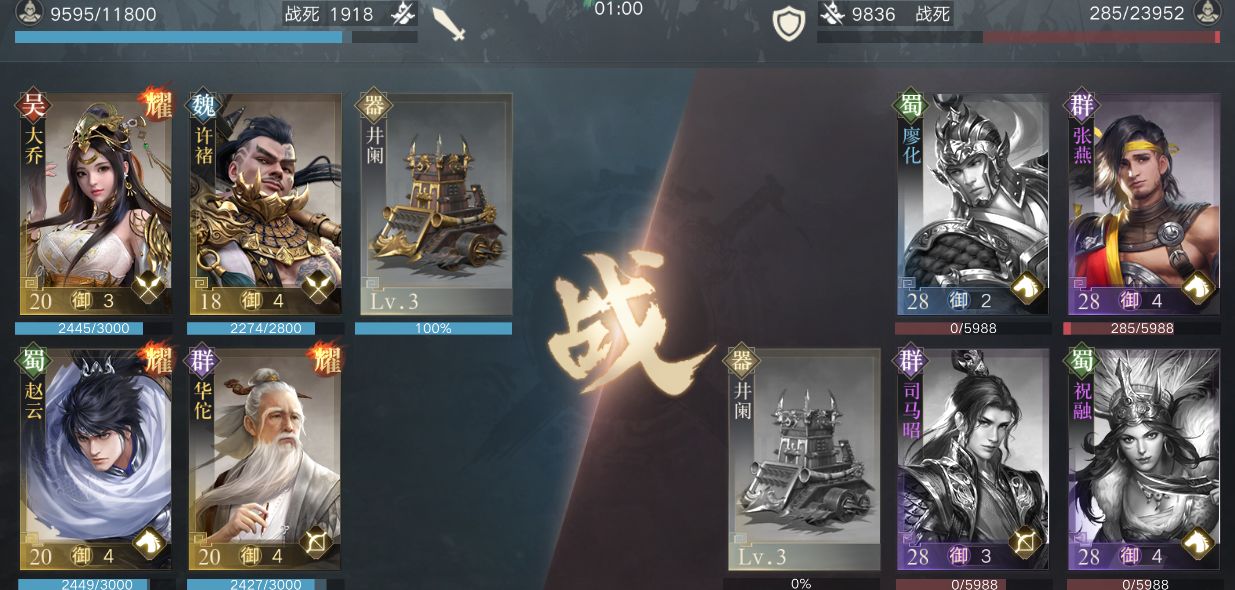Viewport: 1235px width, 590px height.
Task: Open the attacking player's avatar
Action: [28, 13]
